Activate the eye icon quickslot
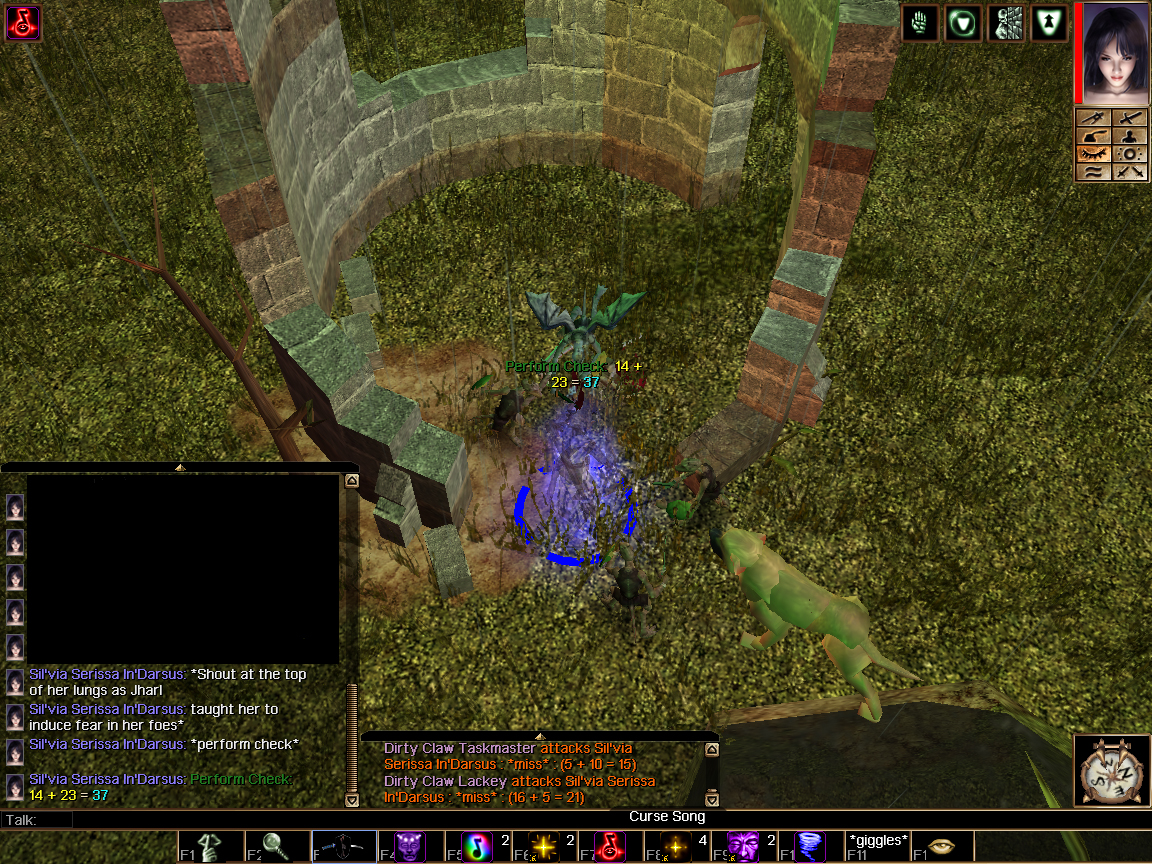This screenshot has width=1152, height=864. pyautogui.click(x=941, y=847)
